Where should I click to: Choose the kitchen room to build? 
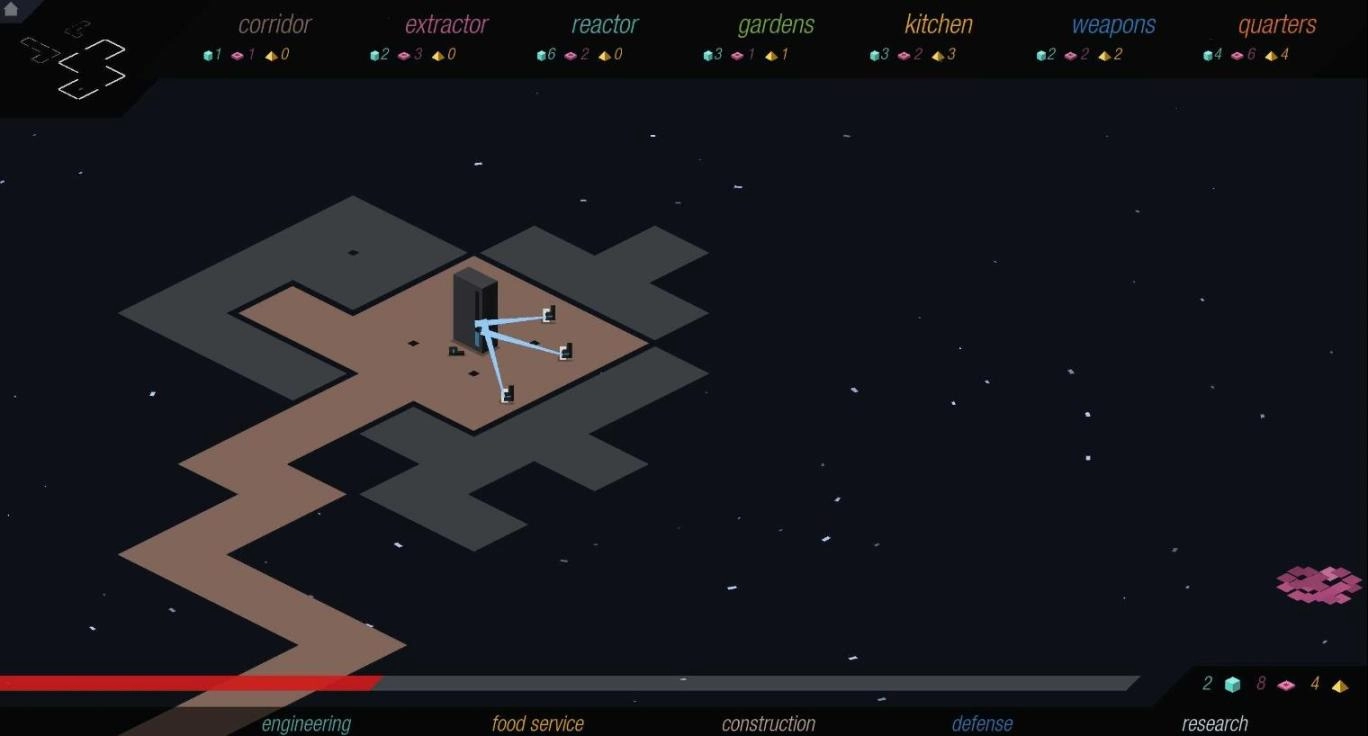tap(938, 25)
